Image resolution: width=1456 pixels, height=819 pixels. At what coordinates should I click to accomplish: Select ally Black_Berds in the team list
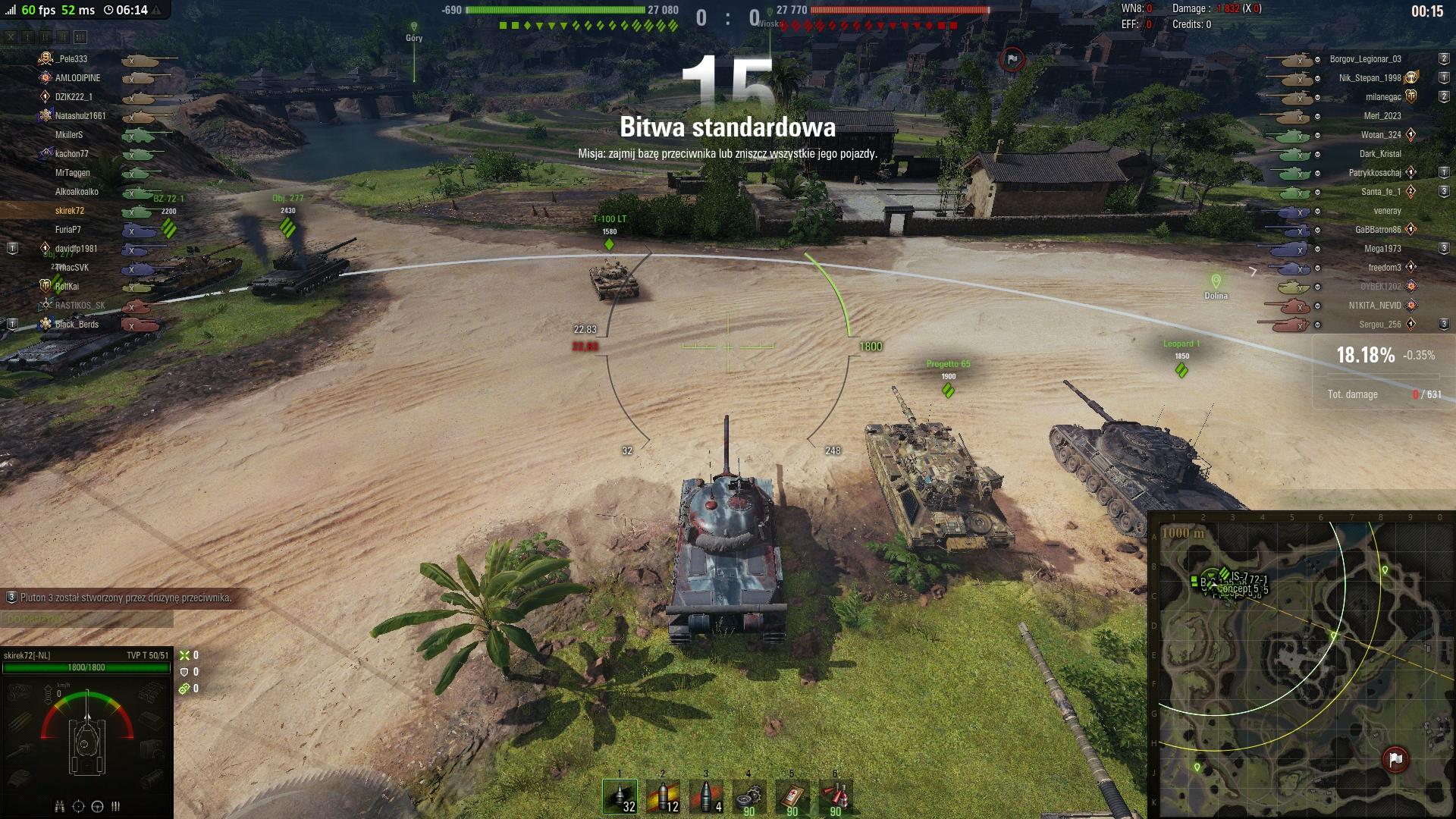(x=77, y=325)
